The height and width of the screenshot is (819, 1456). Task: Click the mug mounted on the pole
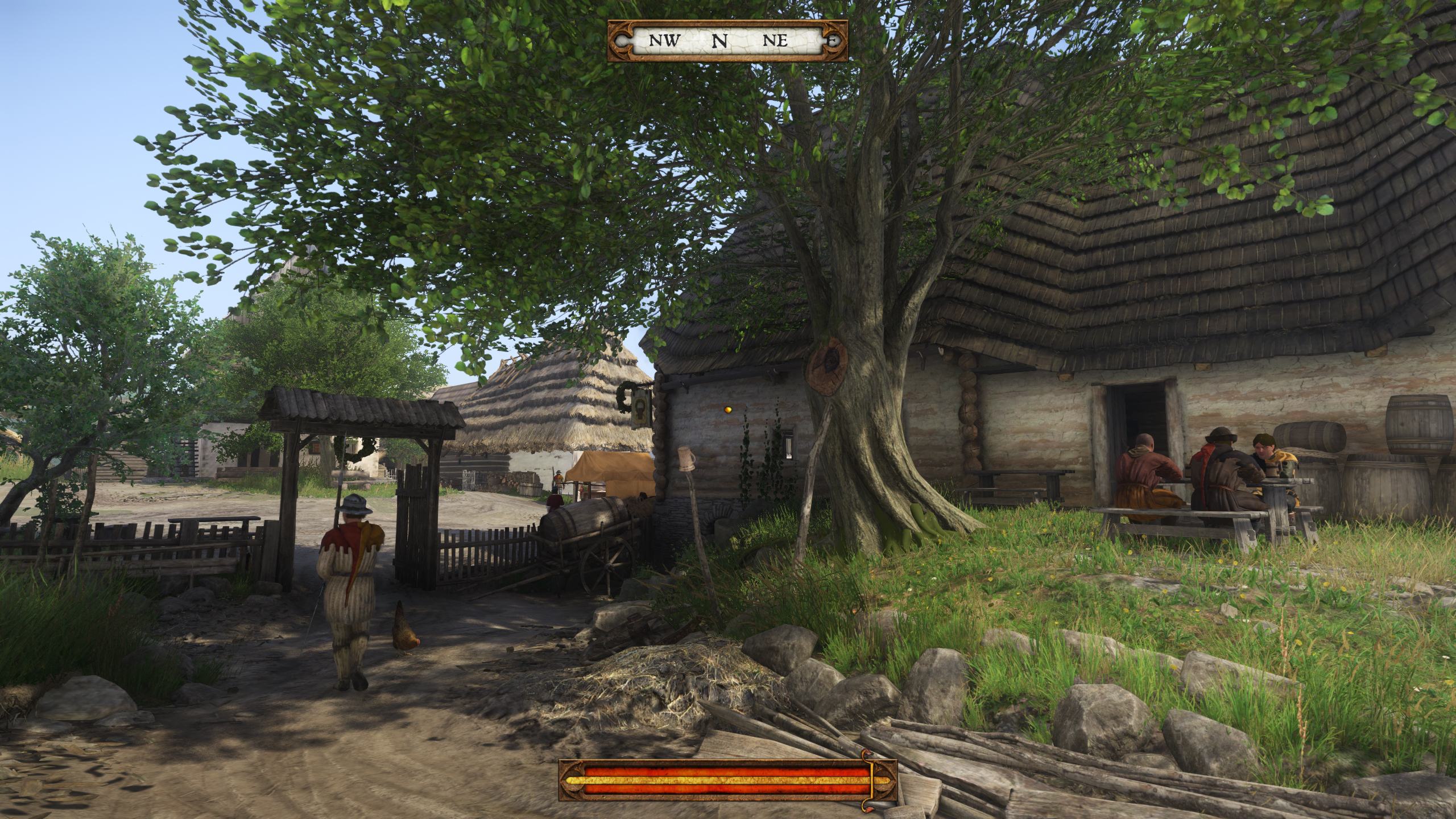coord(686,458)
